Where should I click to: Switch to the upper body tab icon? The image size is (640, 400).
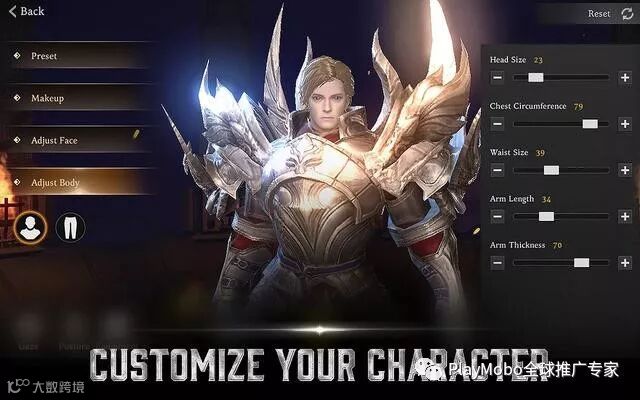[31, 227]
